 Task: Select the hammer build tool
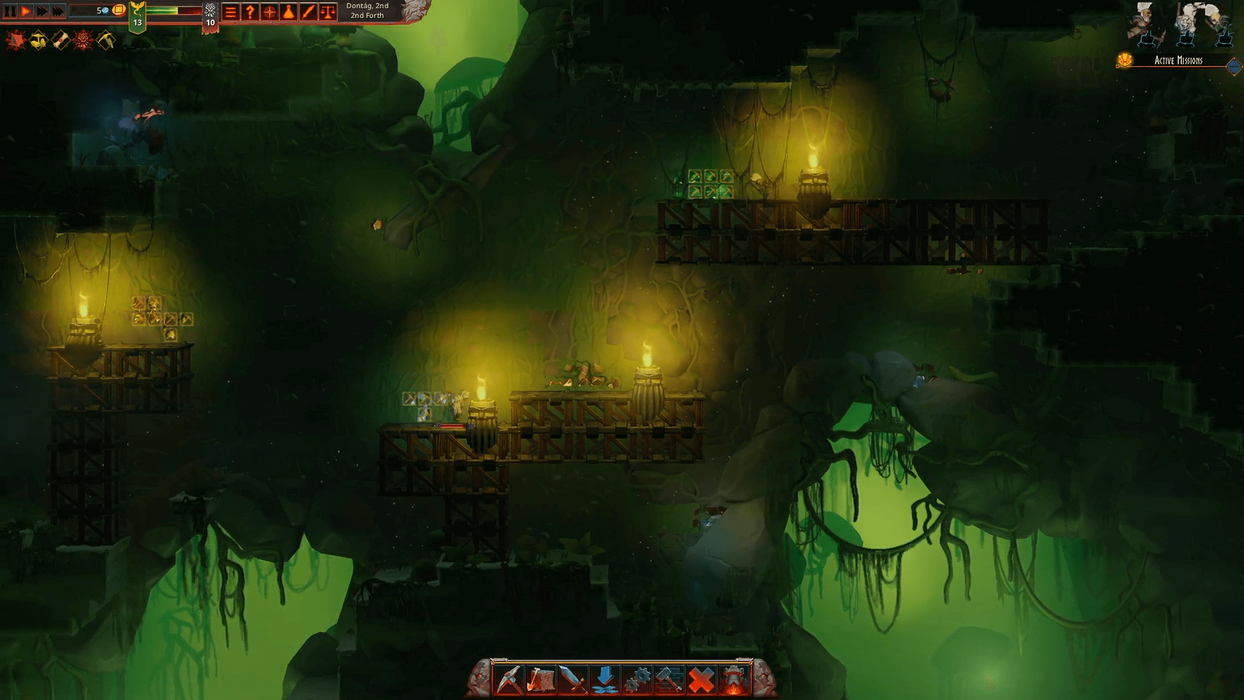pyautogui.click(x=668, y=679)
